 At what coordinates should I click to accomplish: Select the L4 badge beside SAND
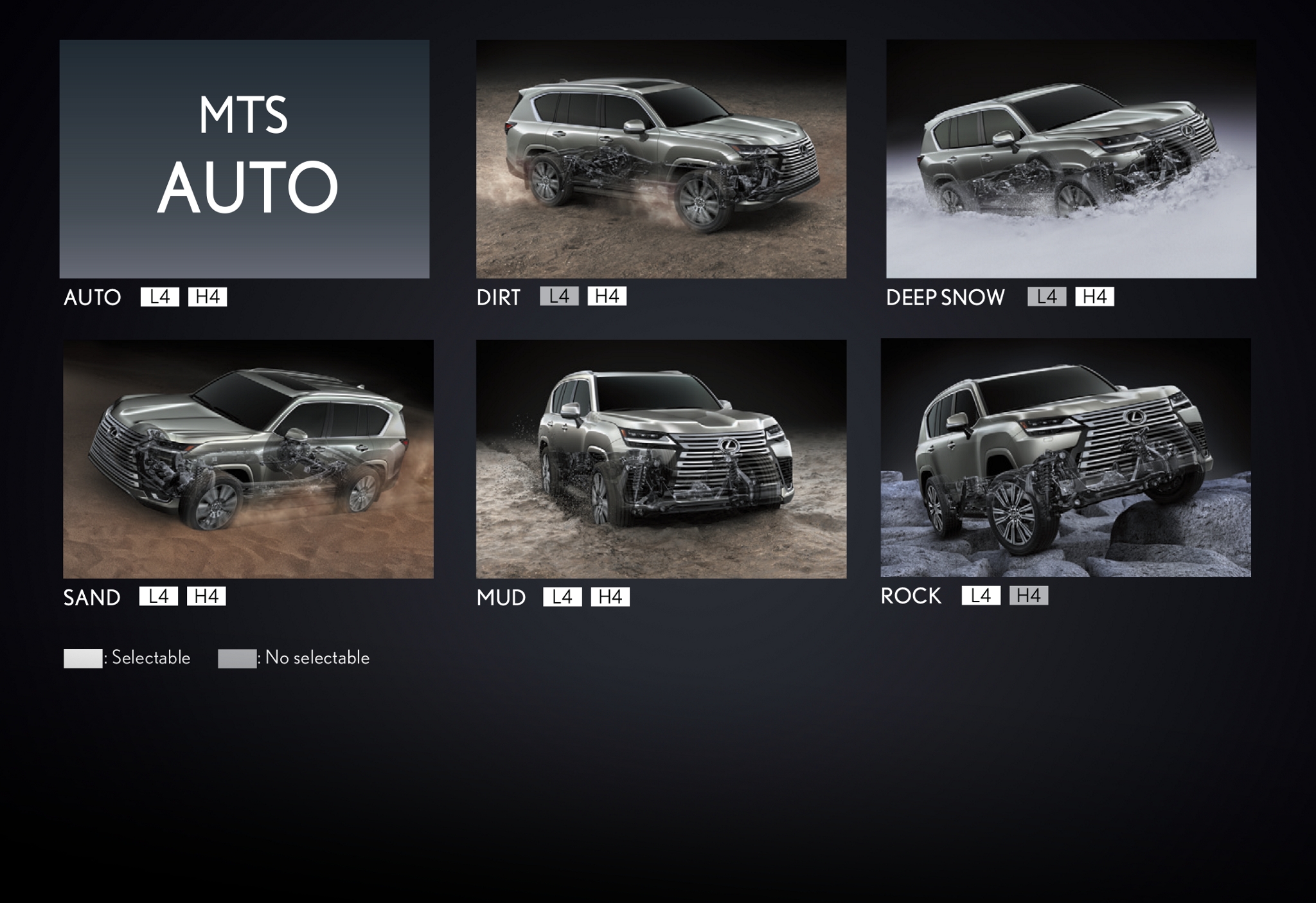pos(158,596)
